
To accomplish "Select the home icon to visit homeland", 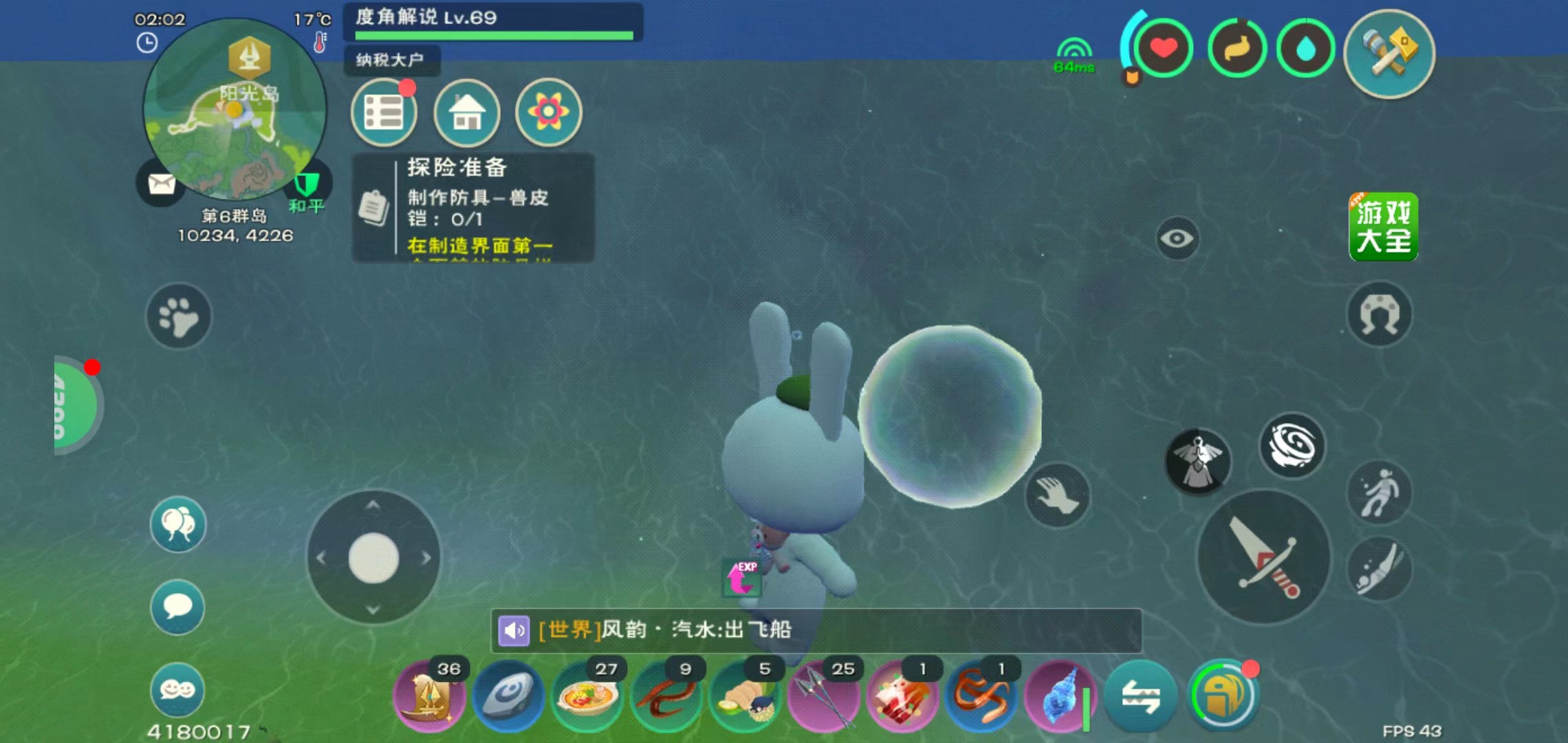I will point(466,114).
